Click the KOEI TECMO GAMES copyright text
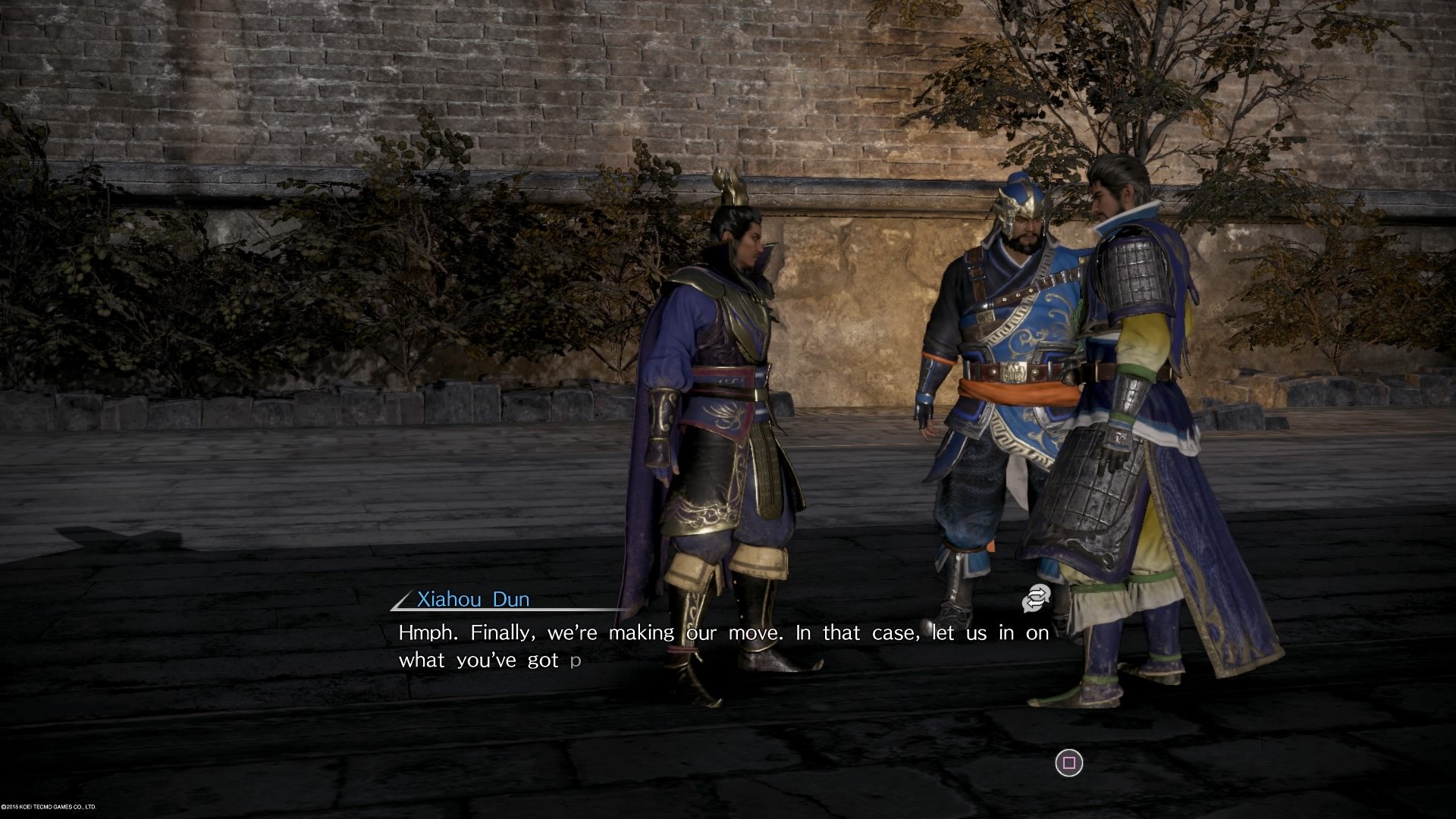 49,805
